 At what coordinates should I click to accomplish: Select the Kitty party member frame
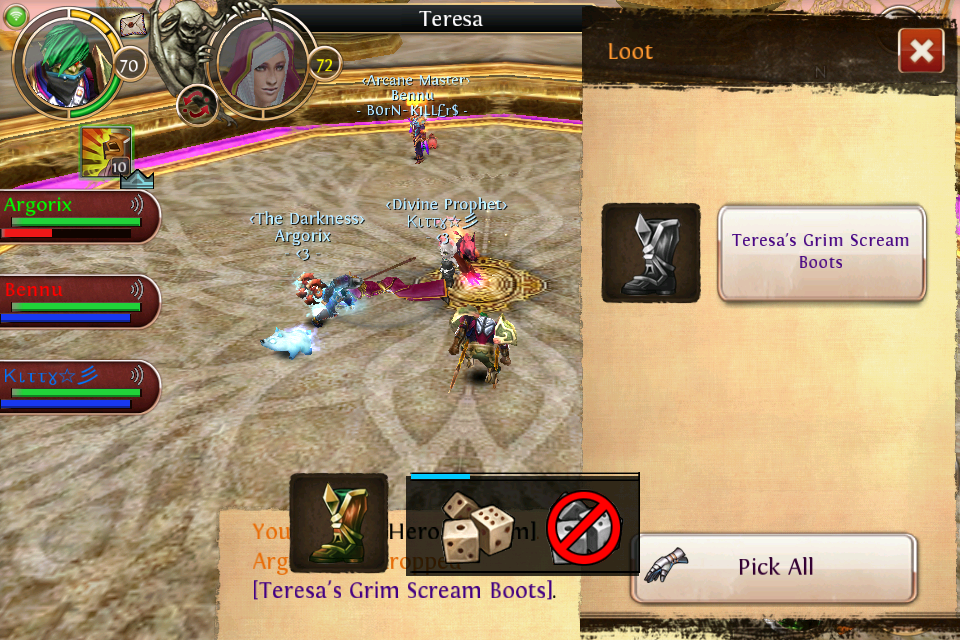78,387
